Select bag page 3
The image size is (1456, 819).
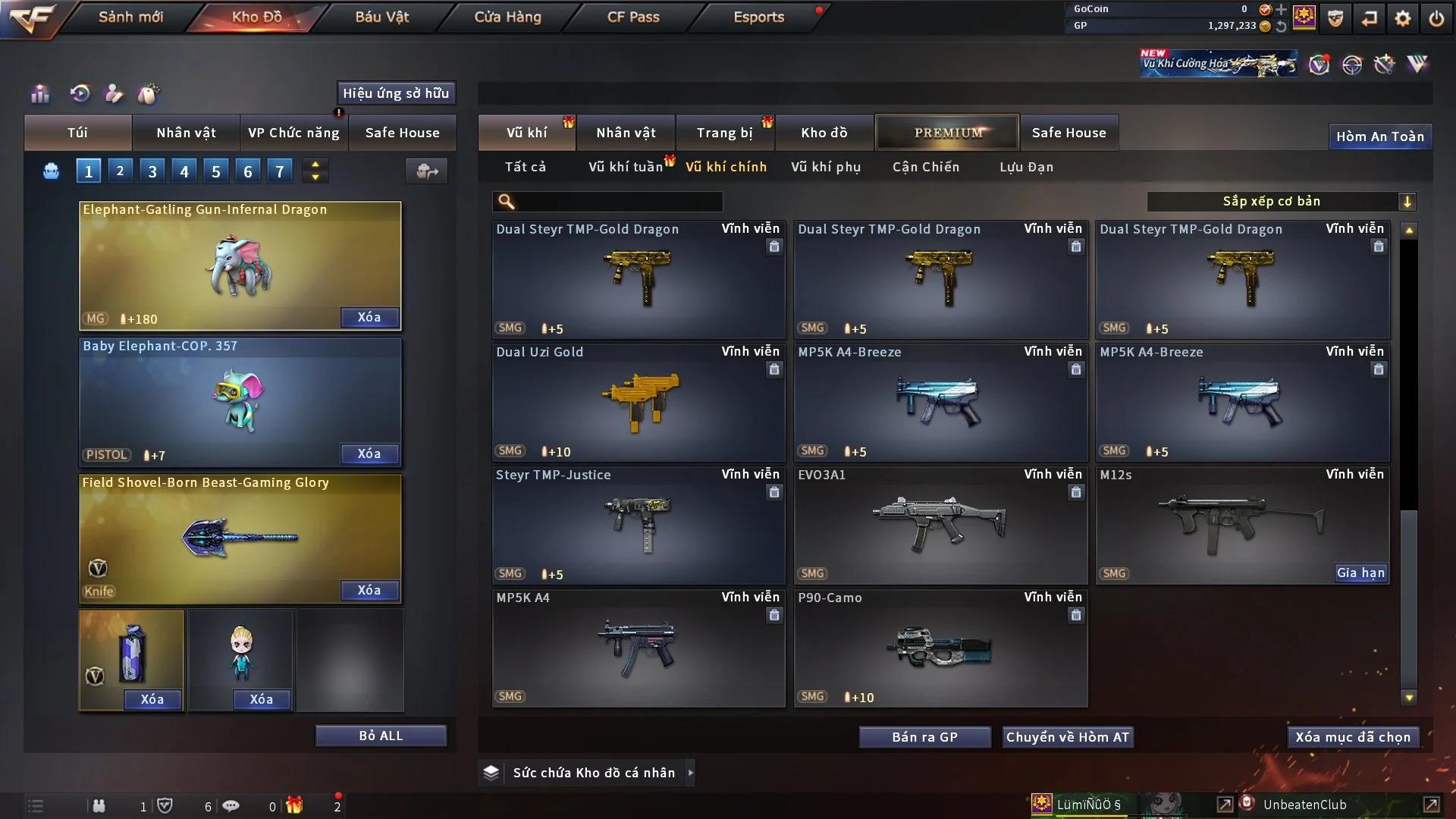point(152,171)
